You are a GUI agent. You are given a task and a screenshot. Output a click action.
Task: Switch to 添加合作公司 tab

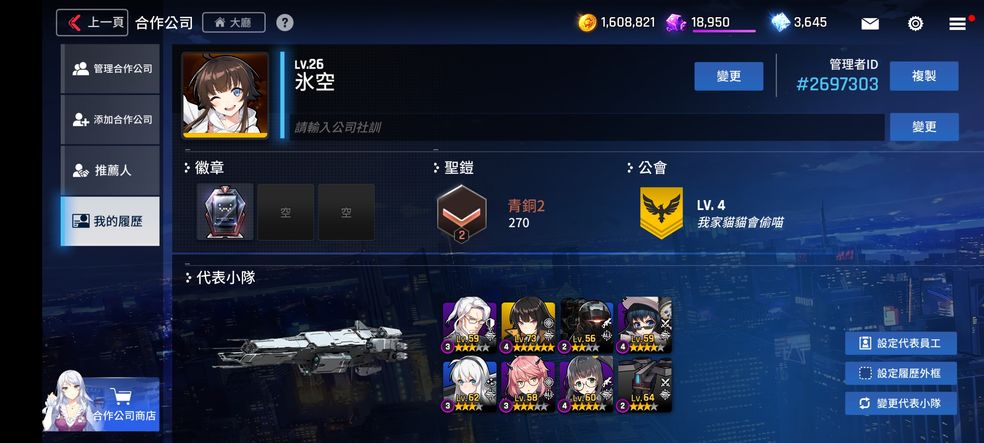[x=110, y=120]
